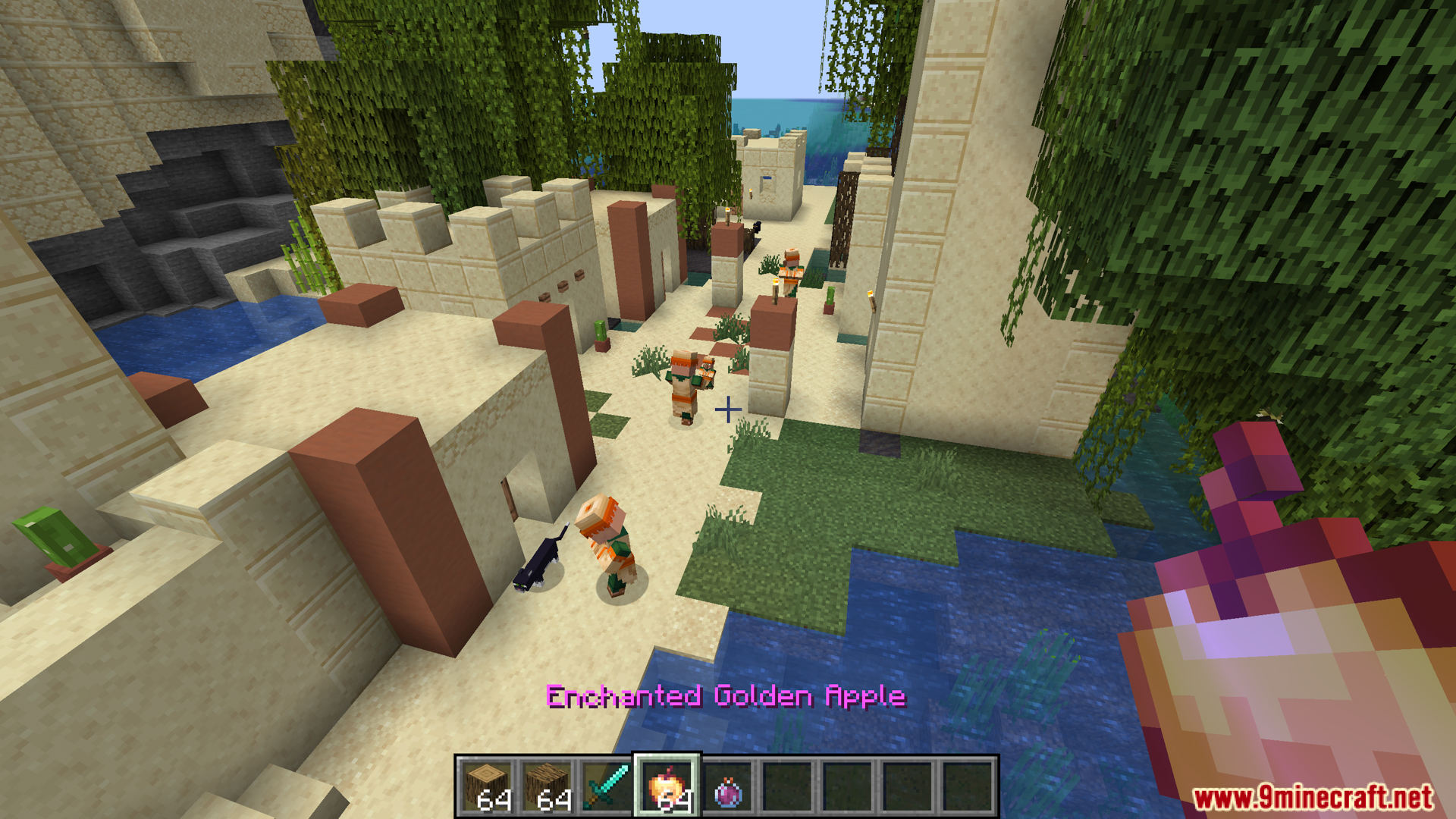Select the all-bark wood block stack

pos(547,786)
